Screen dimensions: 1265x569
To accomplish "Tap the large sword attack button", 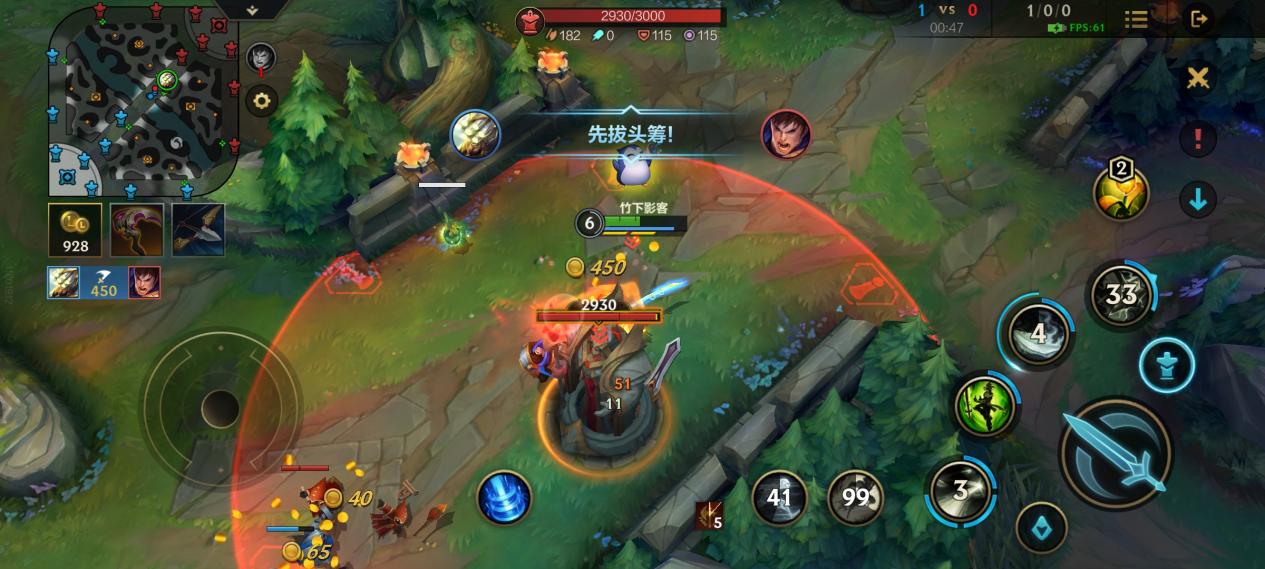I will [x=1115, y=453].
